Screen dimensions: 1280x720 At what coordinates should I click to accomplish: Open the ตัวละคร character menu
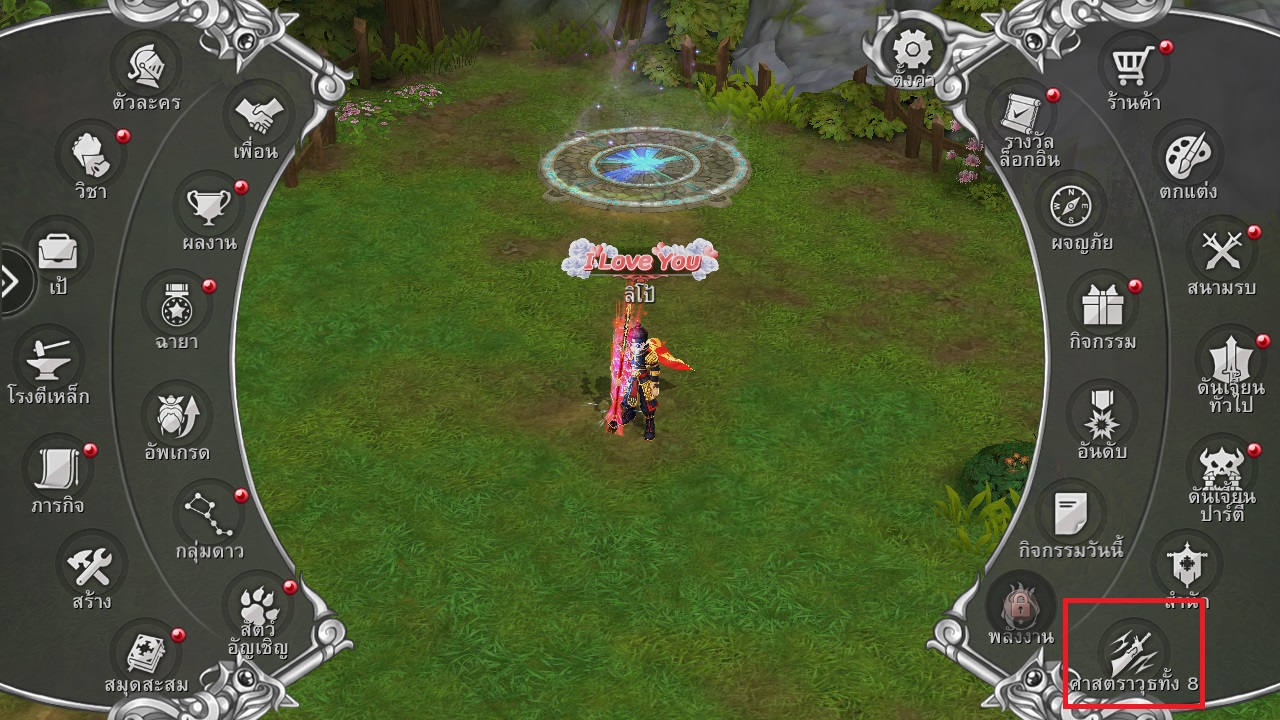(146, 67)
